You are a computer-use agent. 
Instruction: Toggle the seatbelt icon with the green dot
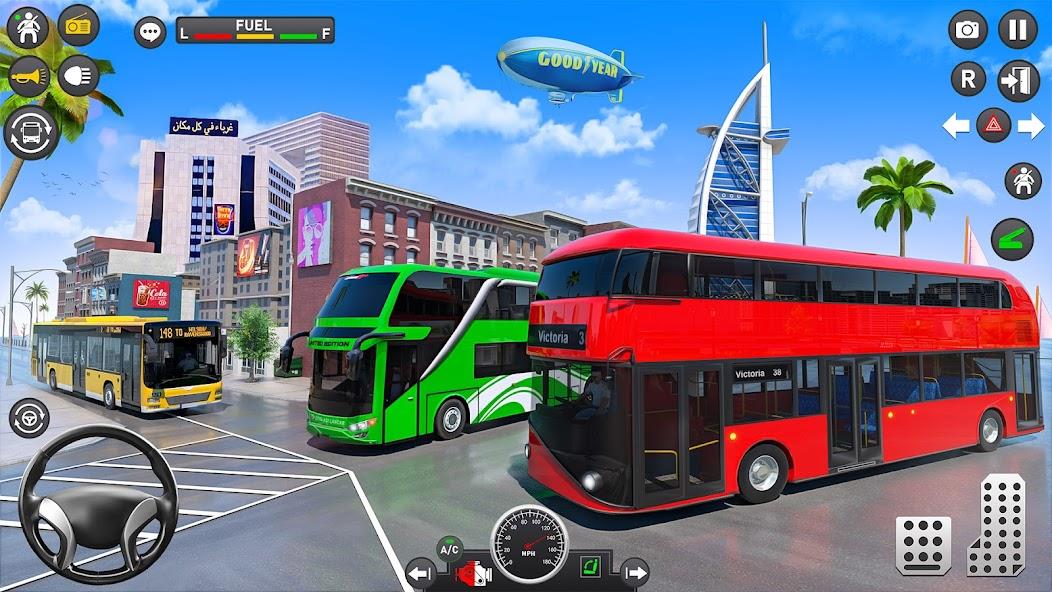click(27, 27)
